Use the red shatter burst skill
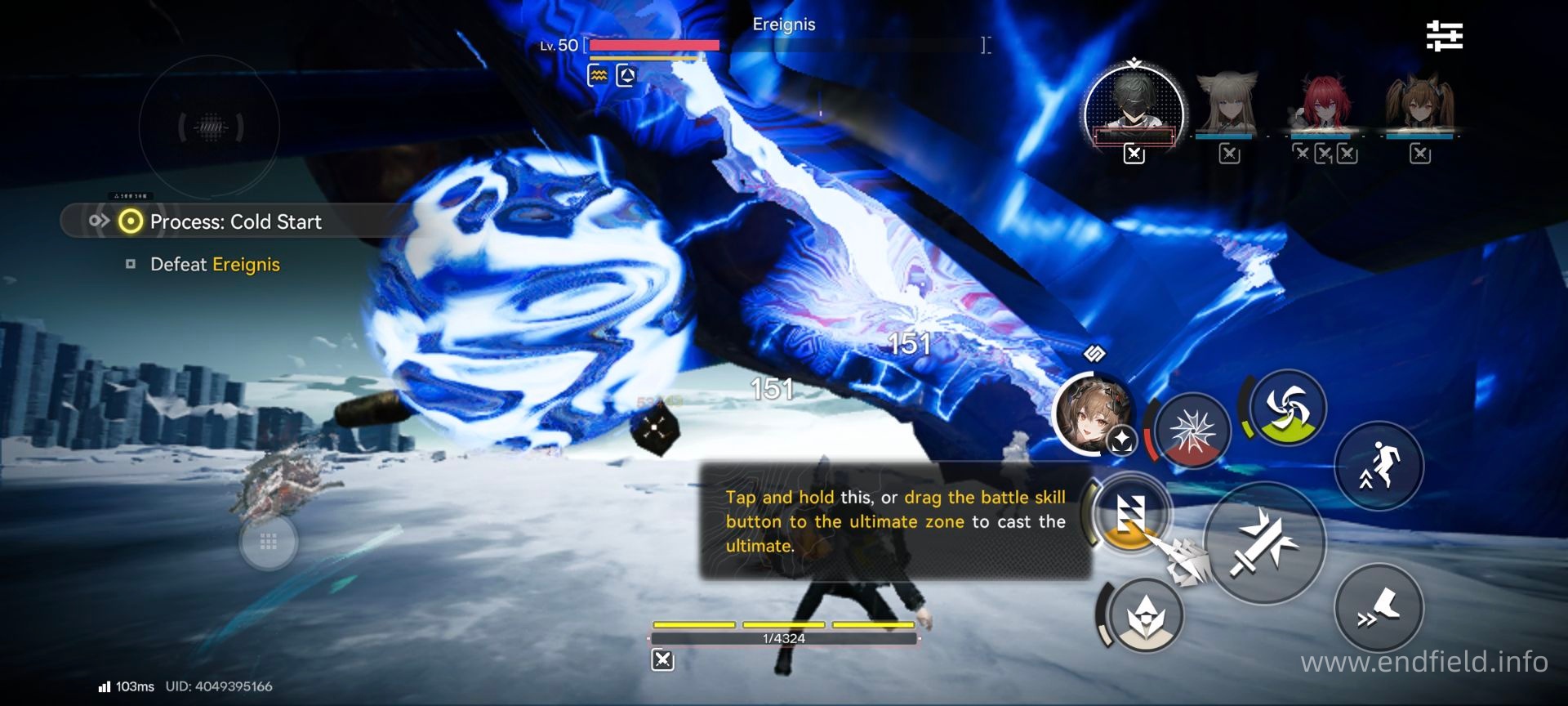This screenshot has width=1568, height=706. coord(1193,431)
